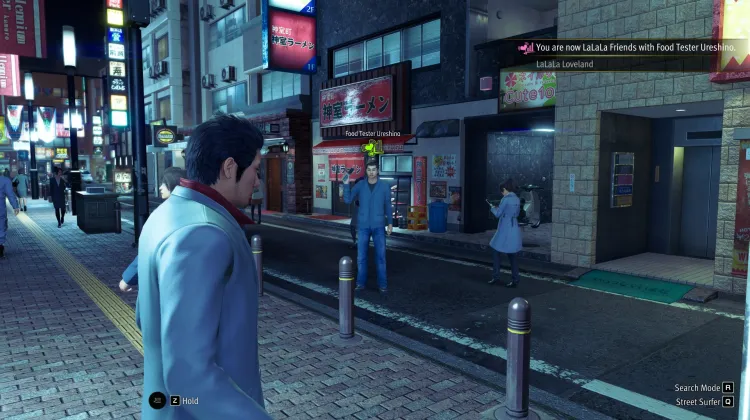
Task: Activate the Search Mode option
Action: 704,388
